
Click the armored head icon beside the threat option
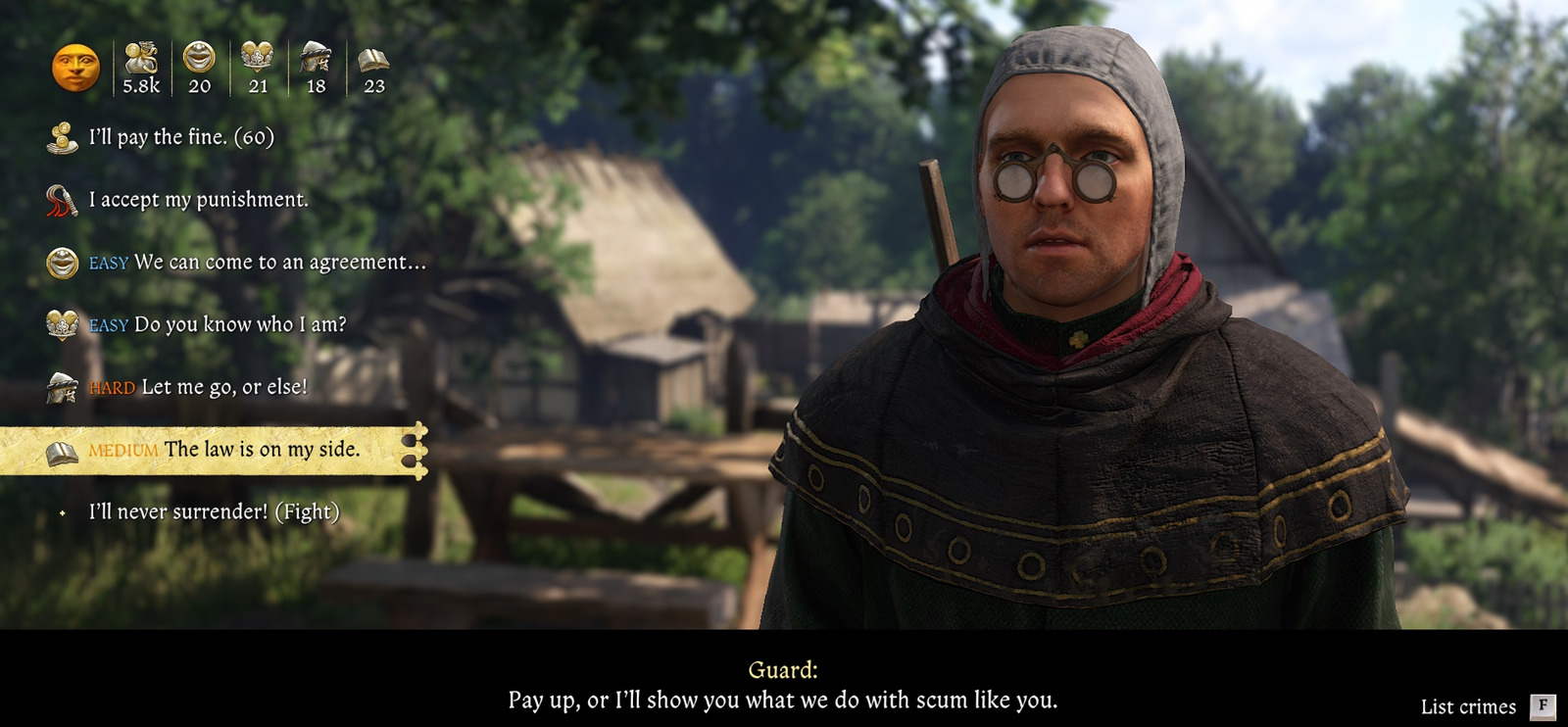point(62,386)
